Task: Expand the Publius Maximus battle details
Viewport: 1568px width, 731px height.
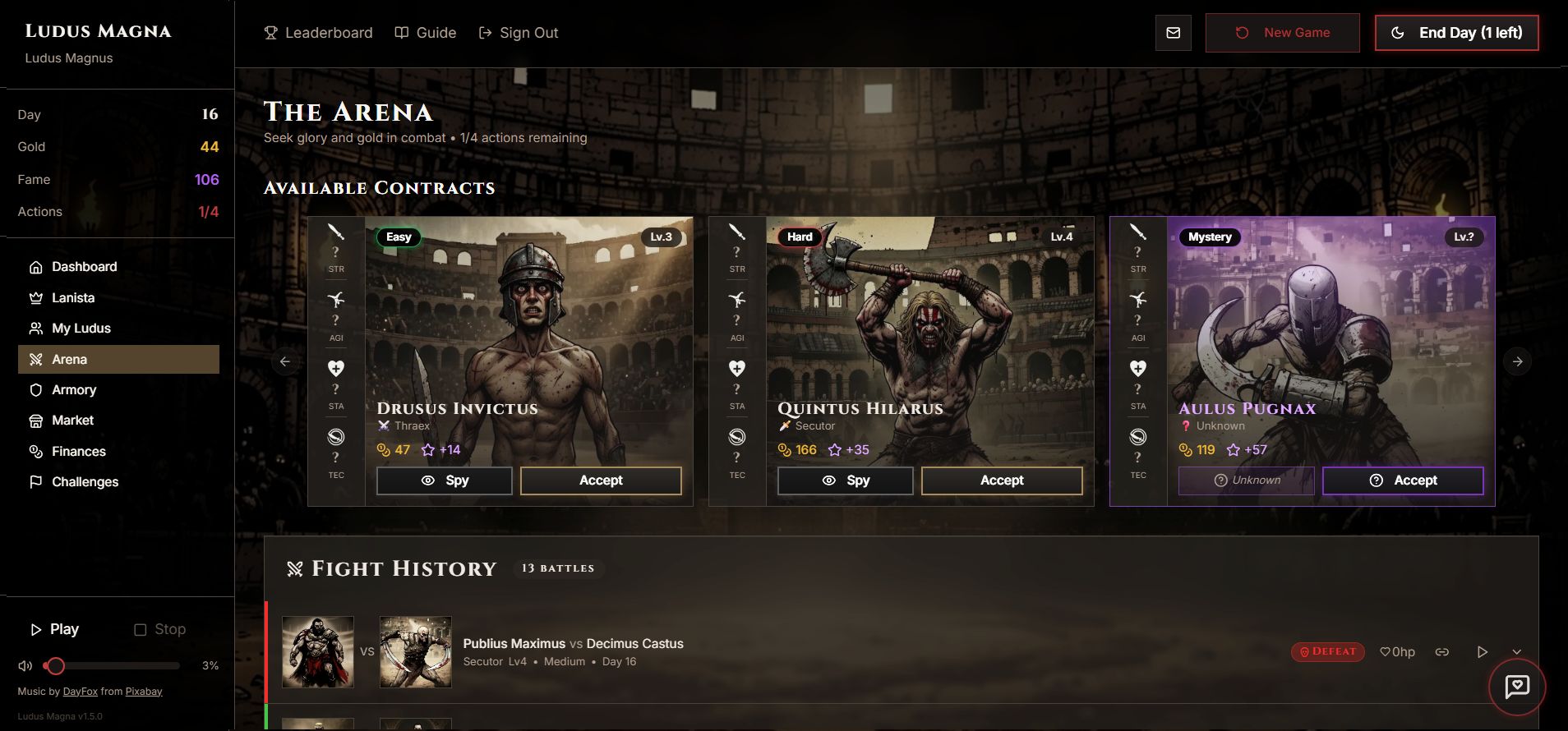Action: point(1516,651)
